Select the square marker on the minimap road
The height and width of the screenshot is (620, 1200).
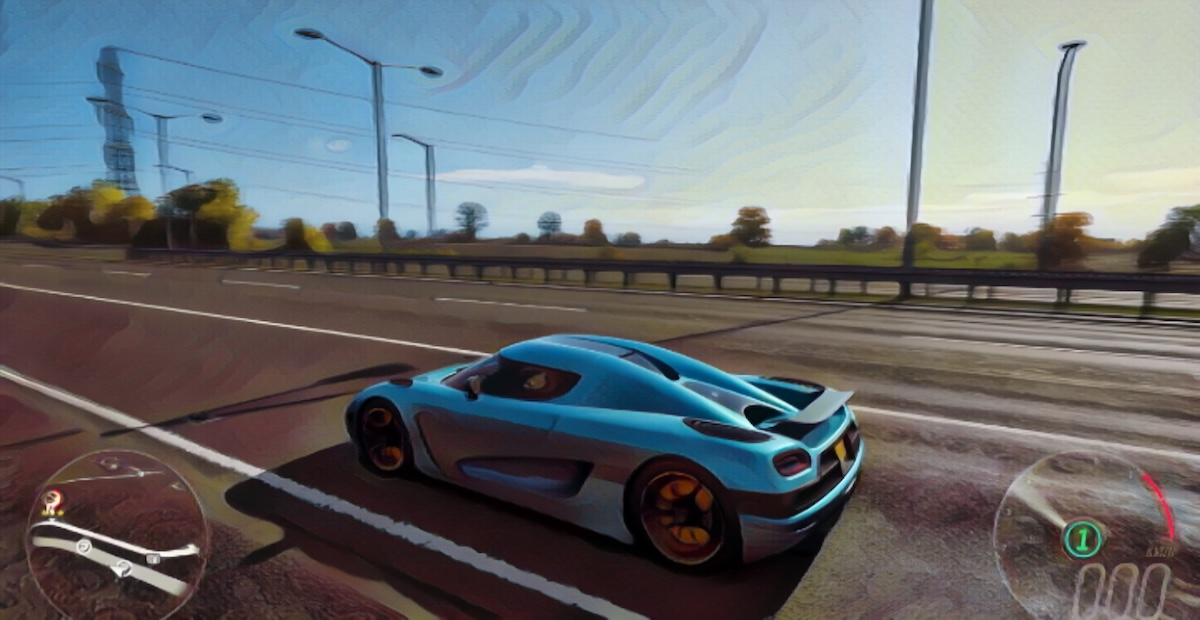click(153, 559)
